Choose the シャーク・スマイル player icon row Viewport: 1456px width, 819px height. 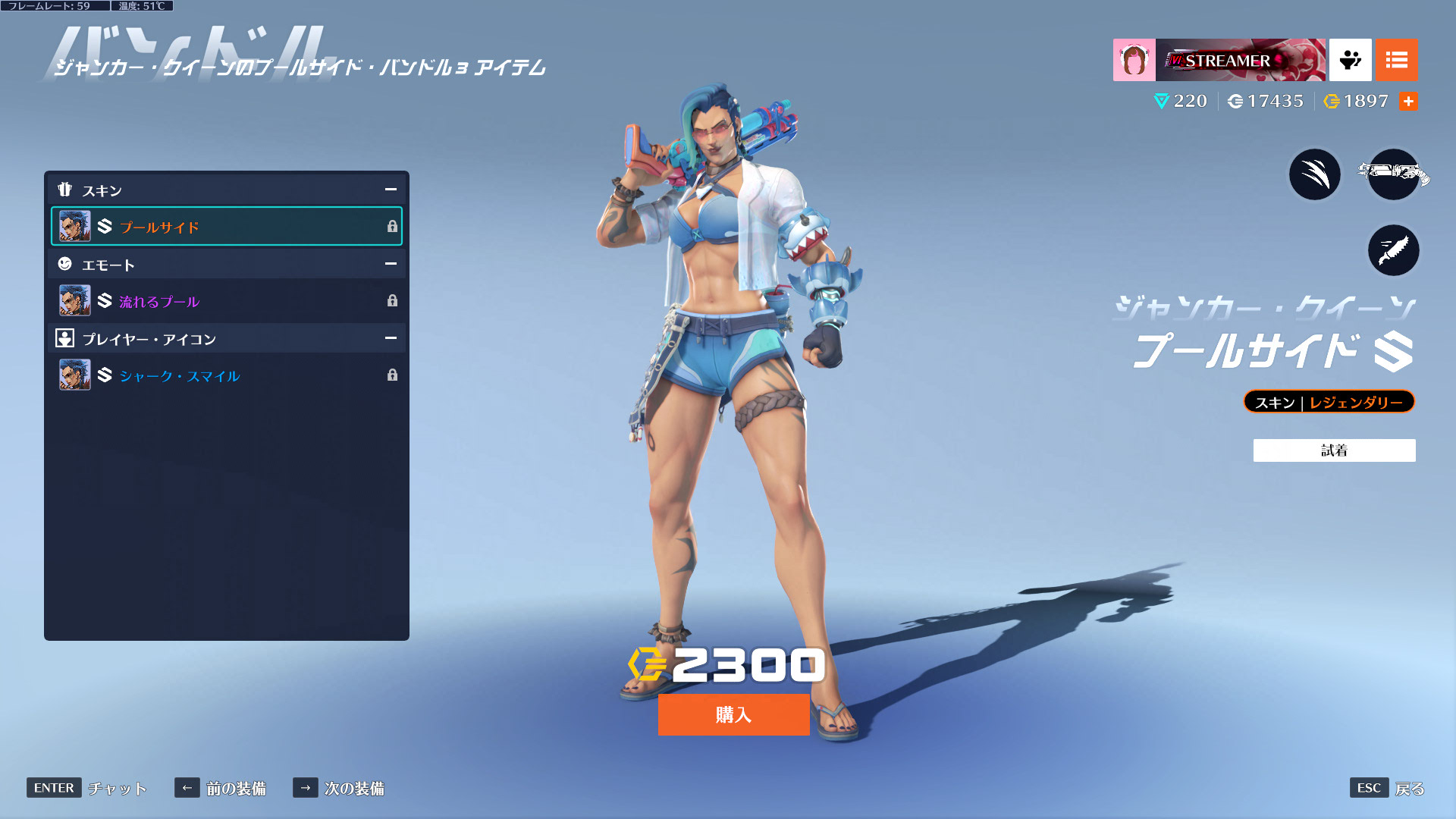[x=226, y=375]
